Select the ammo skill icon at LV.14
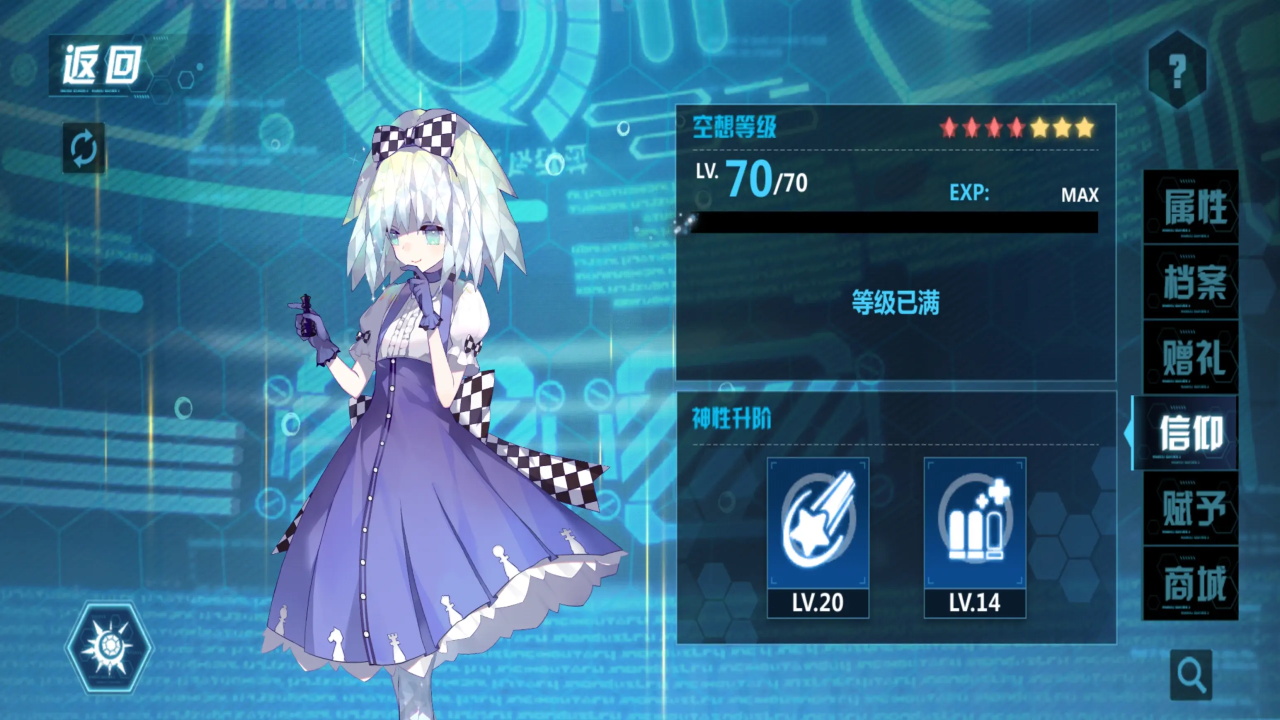This screenshot has width=1280, height=720. coord(975,520)
